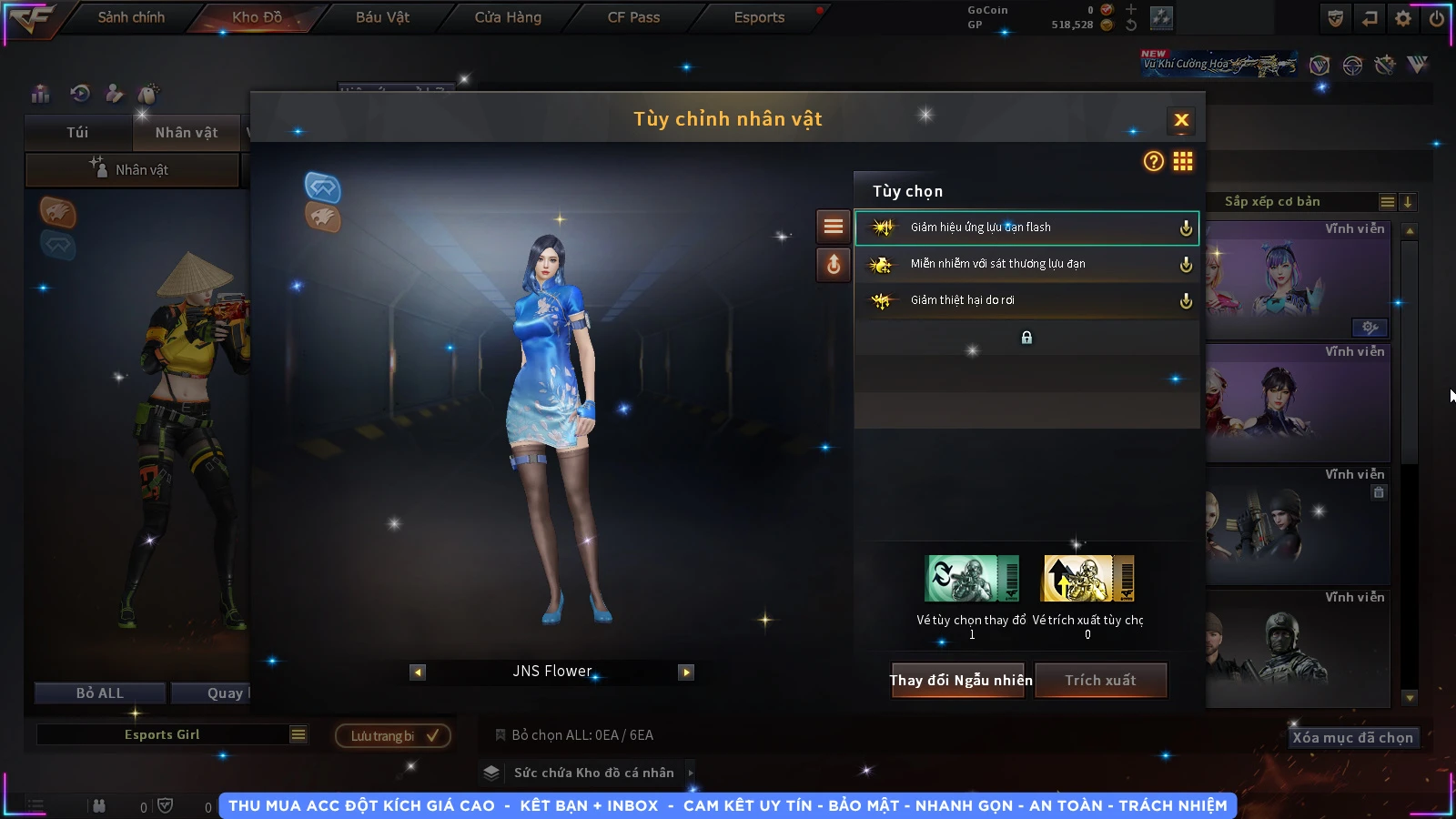The image size is (1456, 819).
Task: Choose the Miễn nhiễm với sát thương lựu đạn option
Action: (1026, 264)
